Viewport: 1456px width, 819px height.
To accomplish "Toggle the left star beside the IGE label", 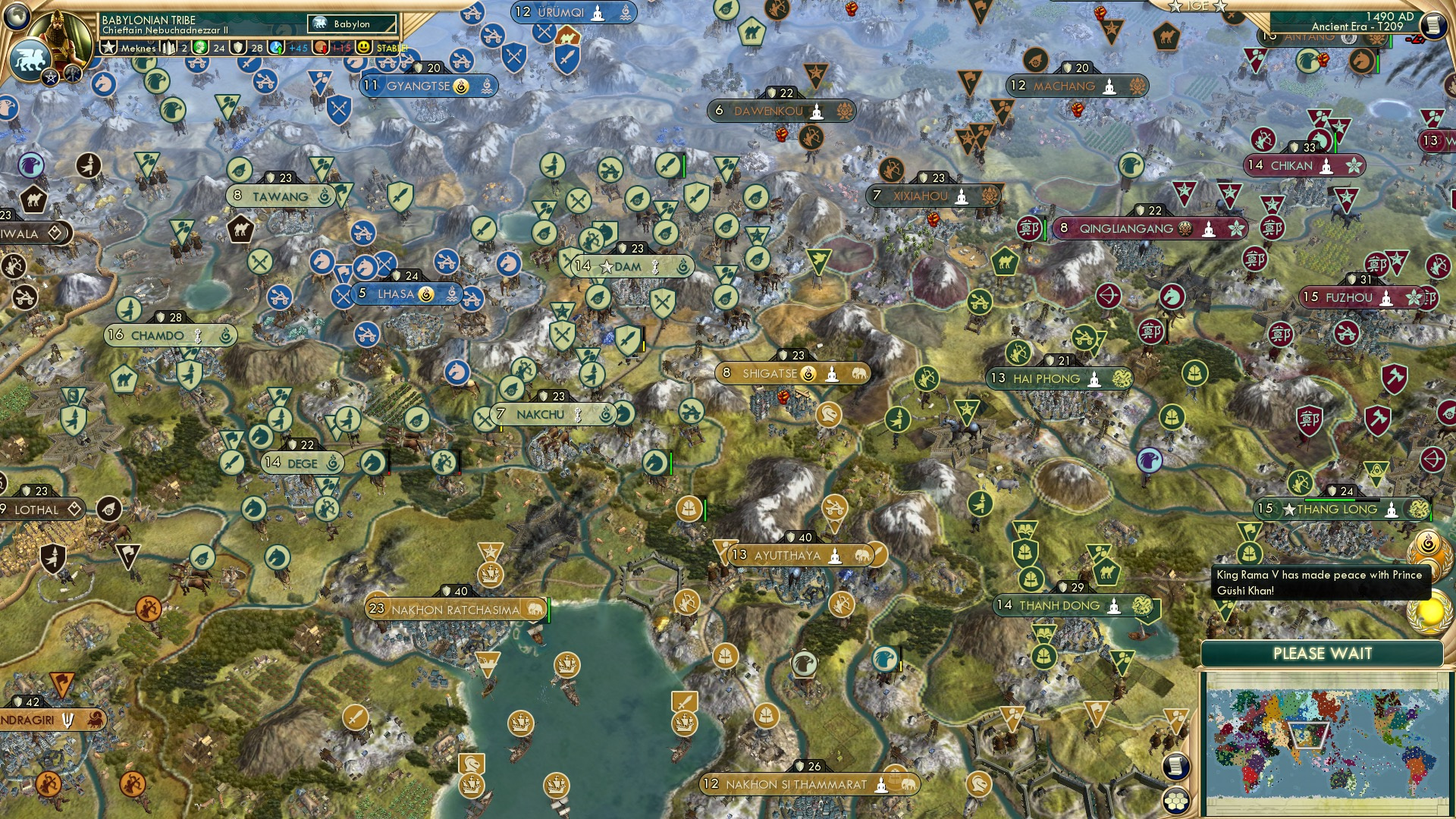I will (1175, 7).
